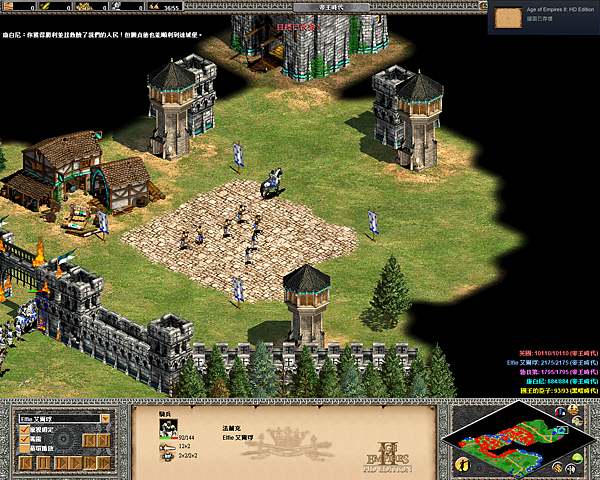Toggle the first checkbox in the replay panel
600x480 pixels.
(24, 431)
